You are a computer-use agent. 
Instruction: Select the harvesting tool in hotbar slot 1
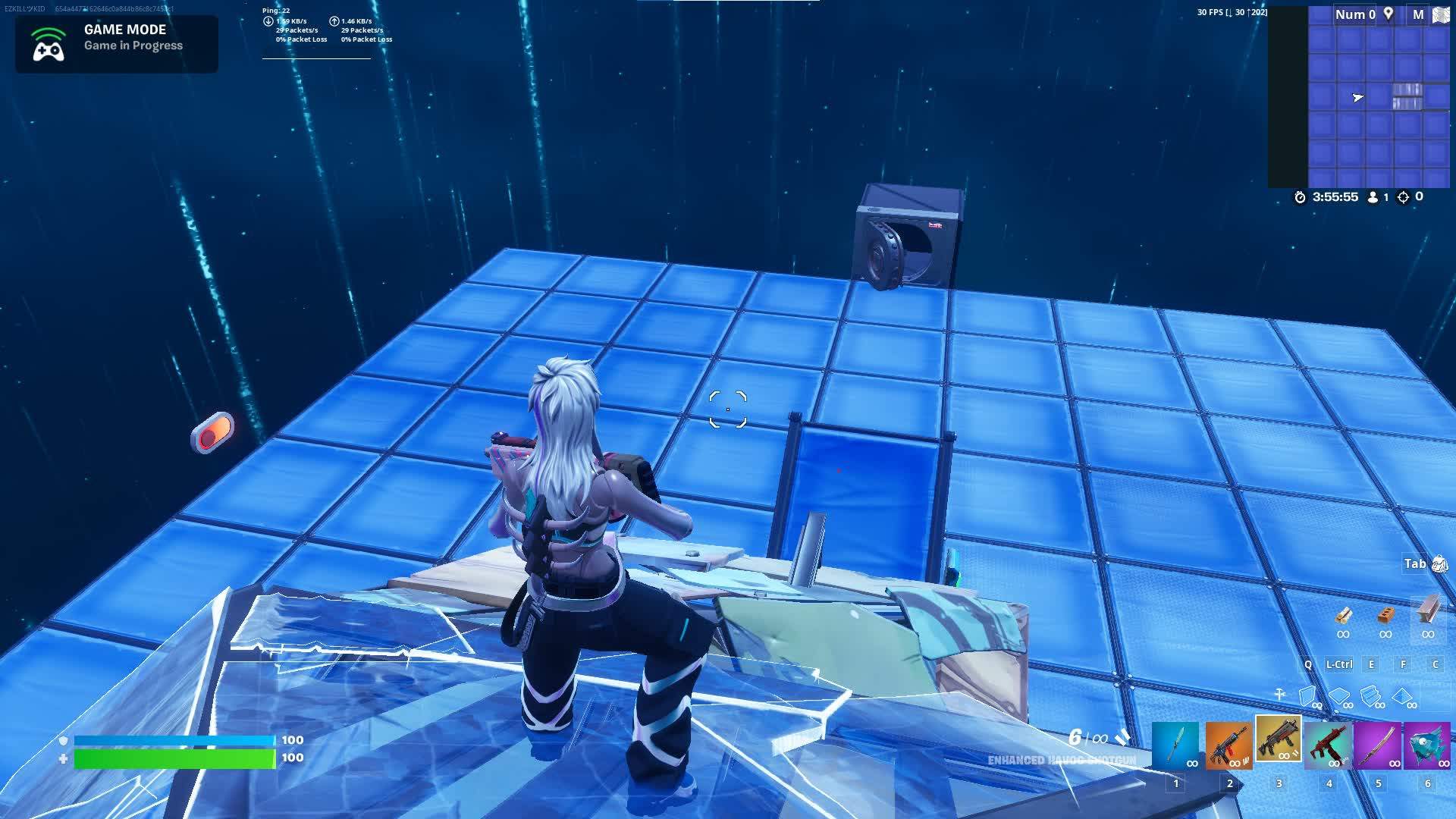tap(1175, 747)
